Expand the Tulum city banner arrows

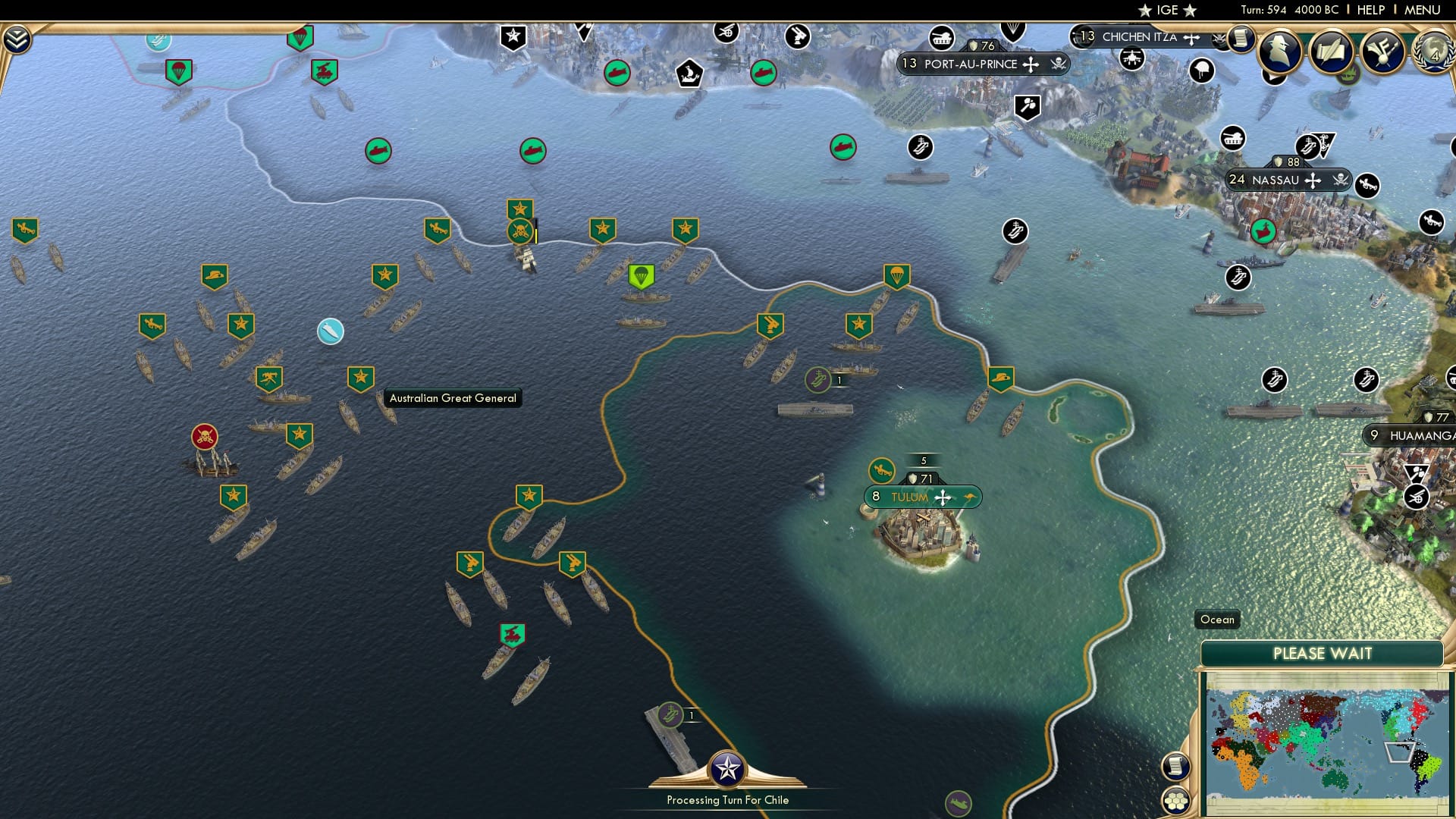[x=943, y=496]
